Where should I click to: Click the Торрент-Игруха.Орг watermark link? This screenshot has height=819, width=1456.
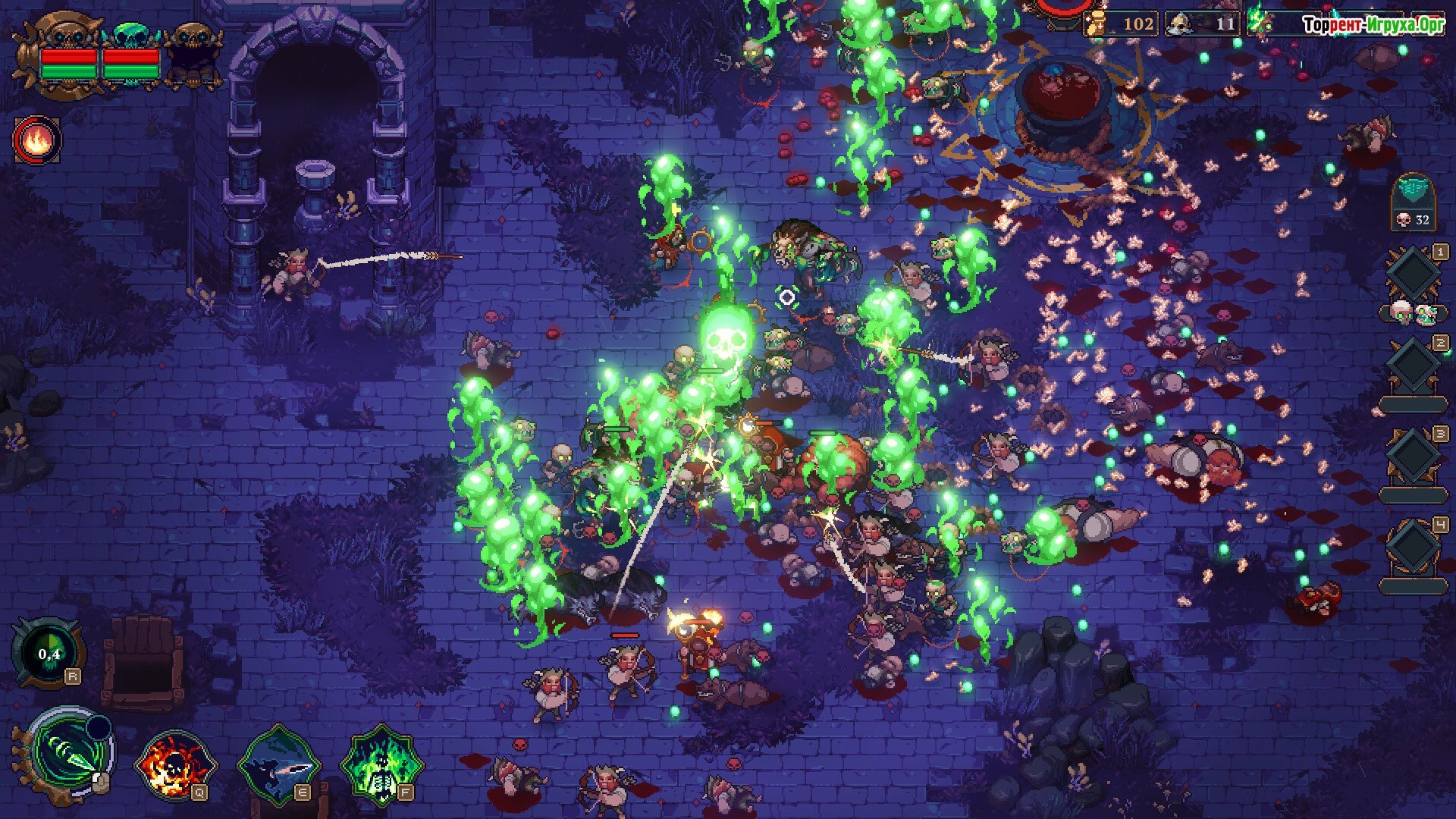coord(1373,25)
